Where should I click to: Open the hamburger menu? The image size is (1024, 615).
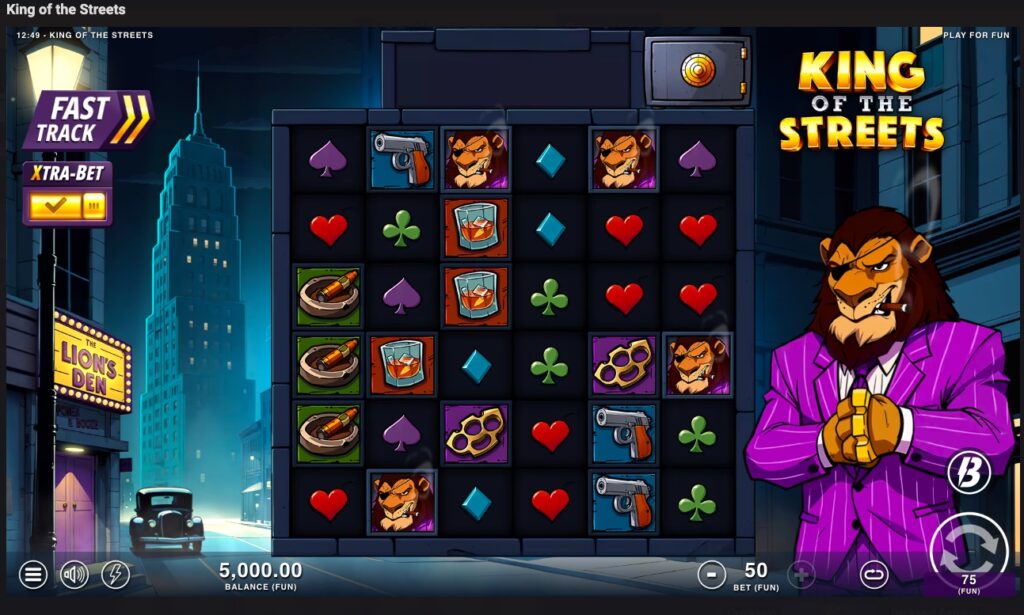point(33,574)
